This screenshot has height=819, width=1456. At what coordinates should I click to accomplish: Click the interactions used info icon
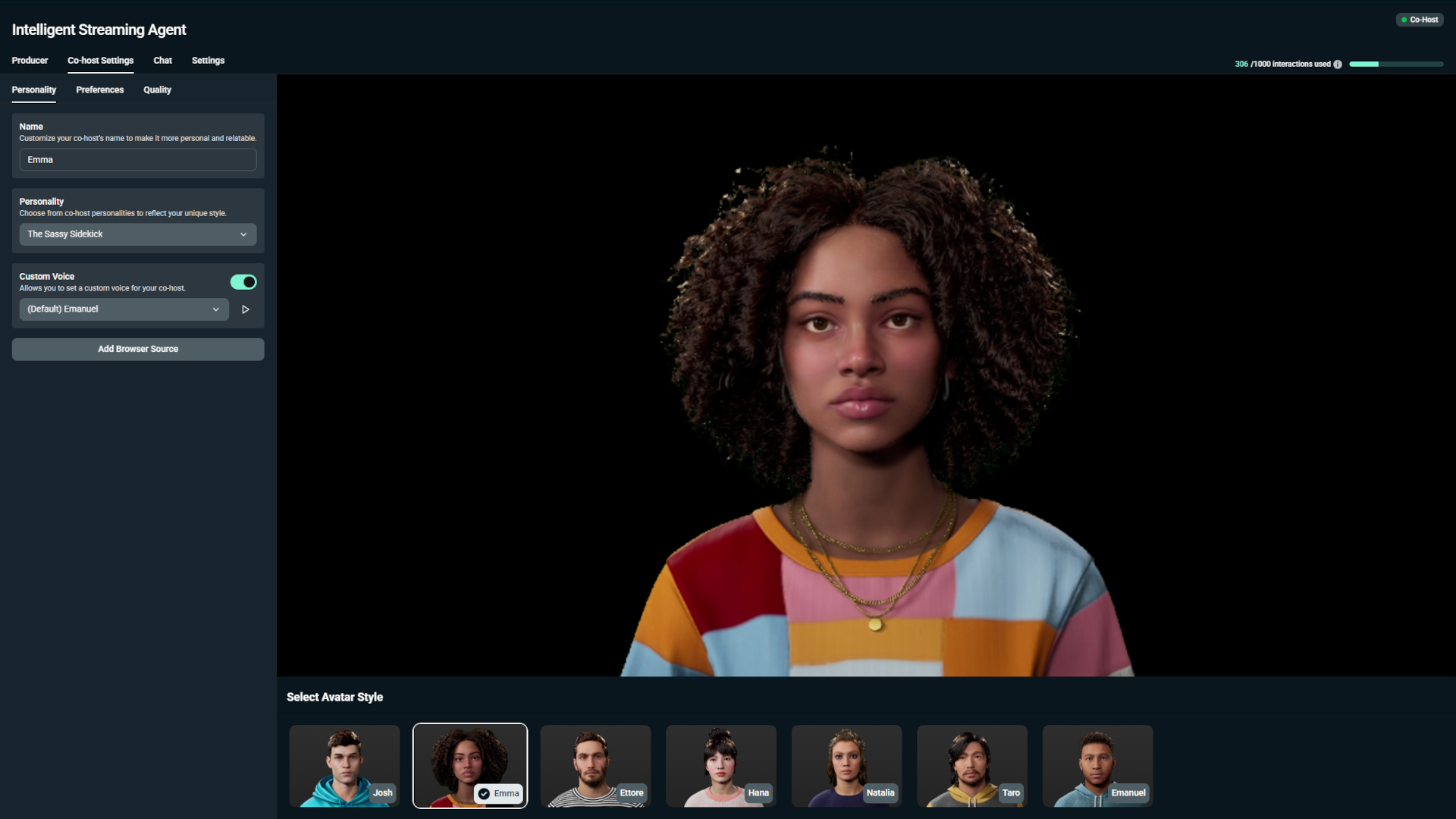1338,64
